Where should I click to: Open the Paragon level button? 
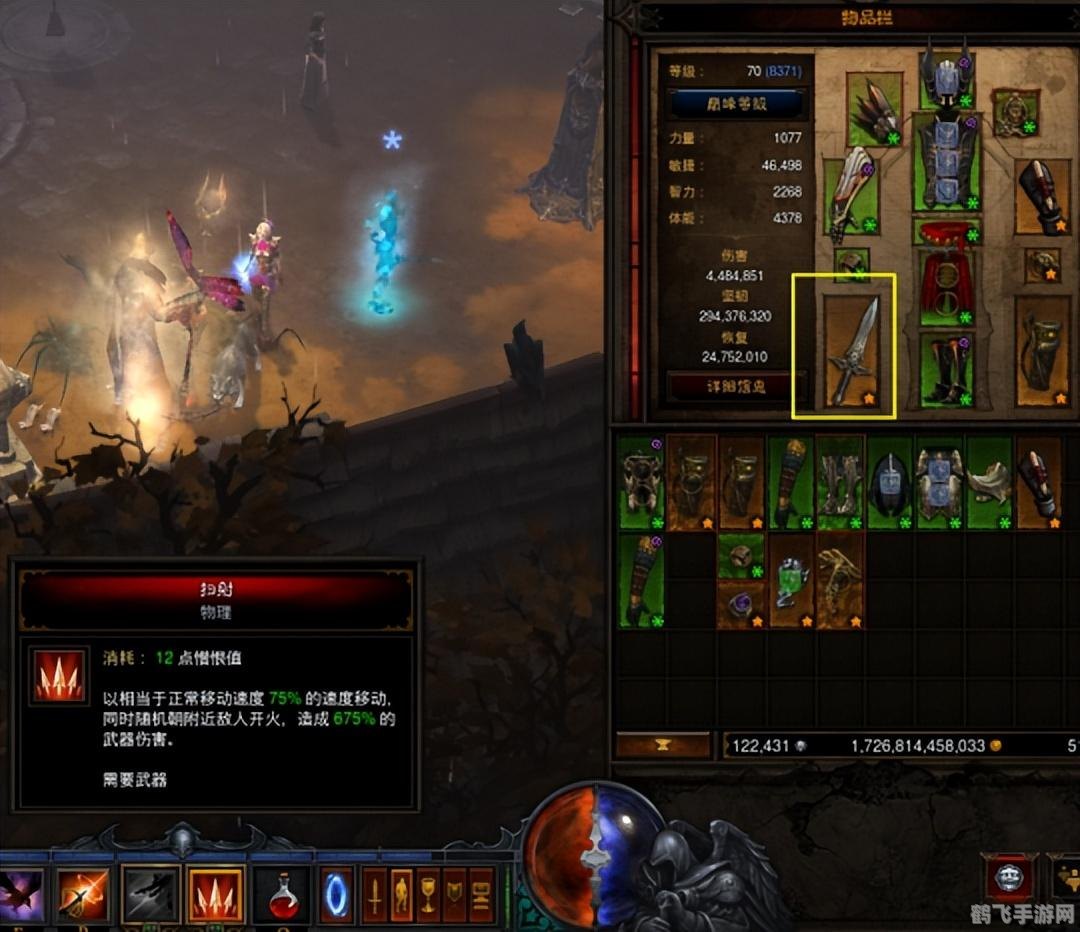[736, 103]
